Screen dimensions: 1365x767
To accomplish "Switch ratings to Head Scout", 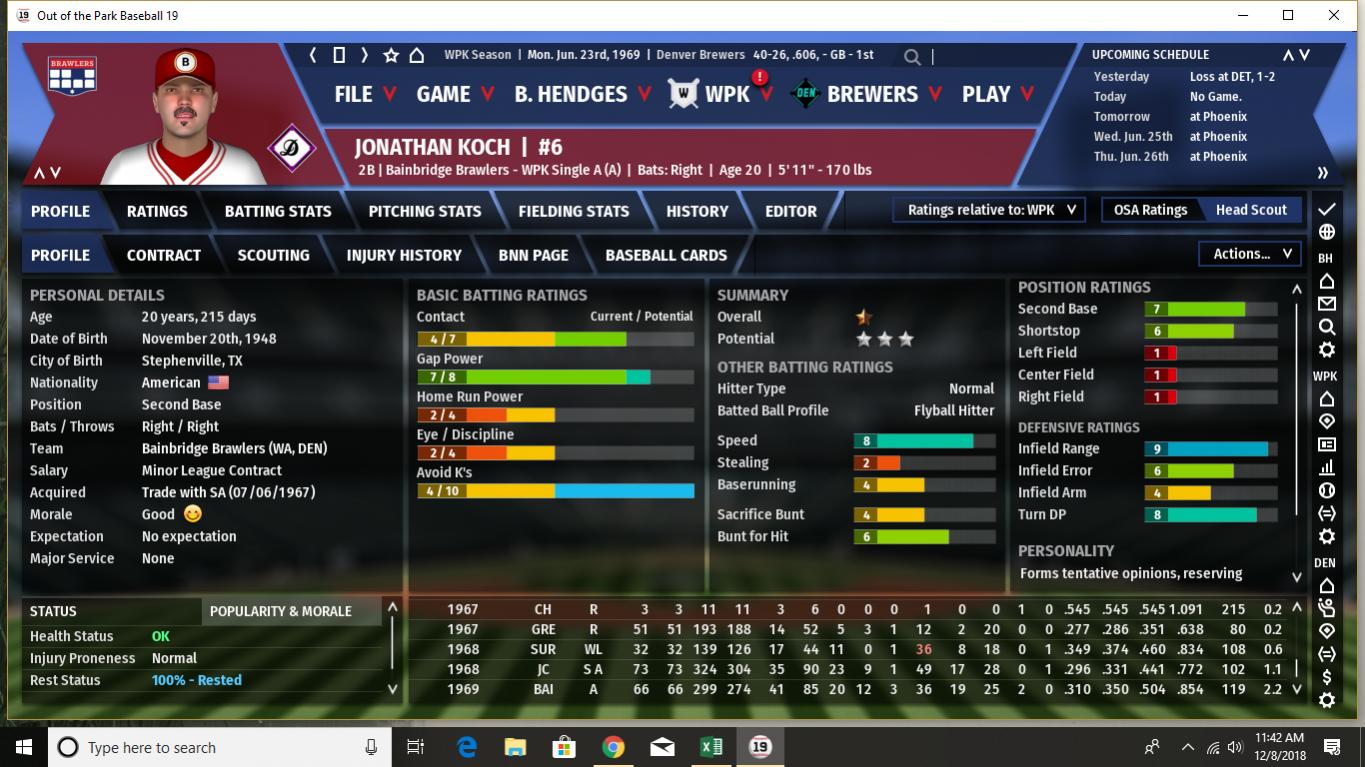I will point(1251,210).
